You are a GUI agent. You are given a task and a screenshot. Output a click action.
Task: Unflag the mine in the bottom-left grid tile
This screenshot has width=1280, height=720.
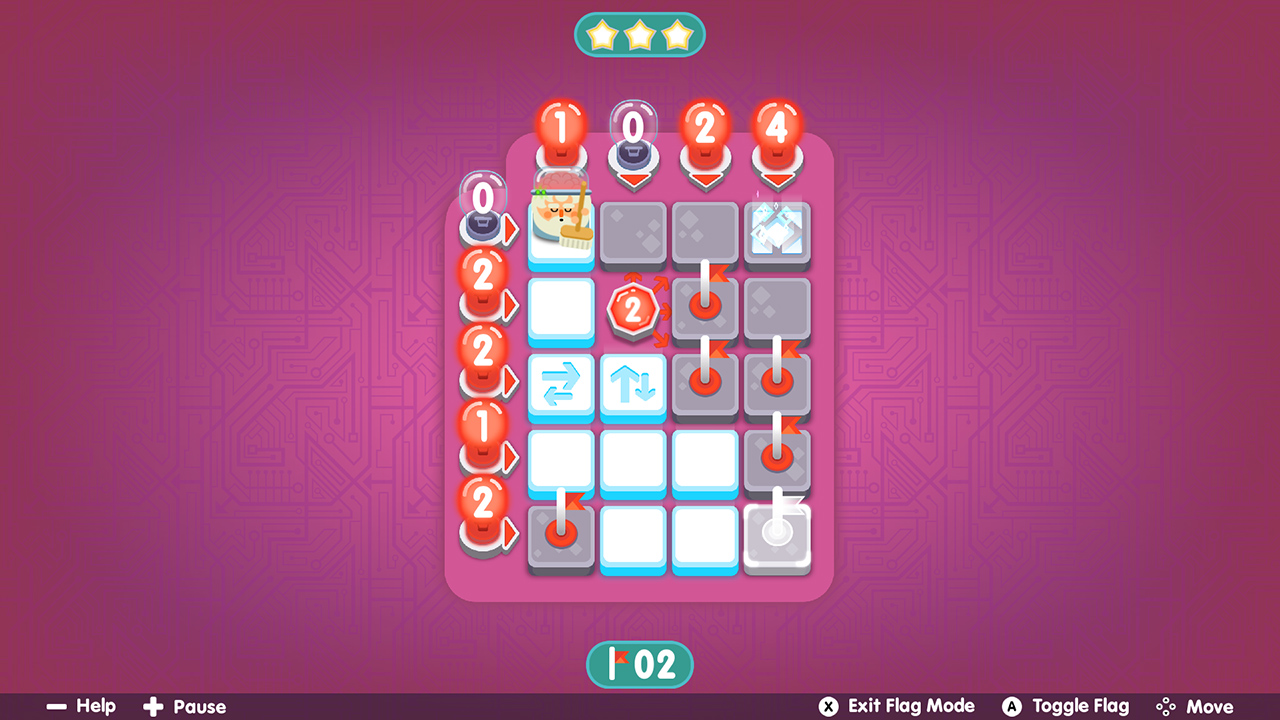(561, 537)
